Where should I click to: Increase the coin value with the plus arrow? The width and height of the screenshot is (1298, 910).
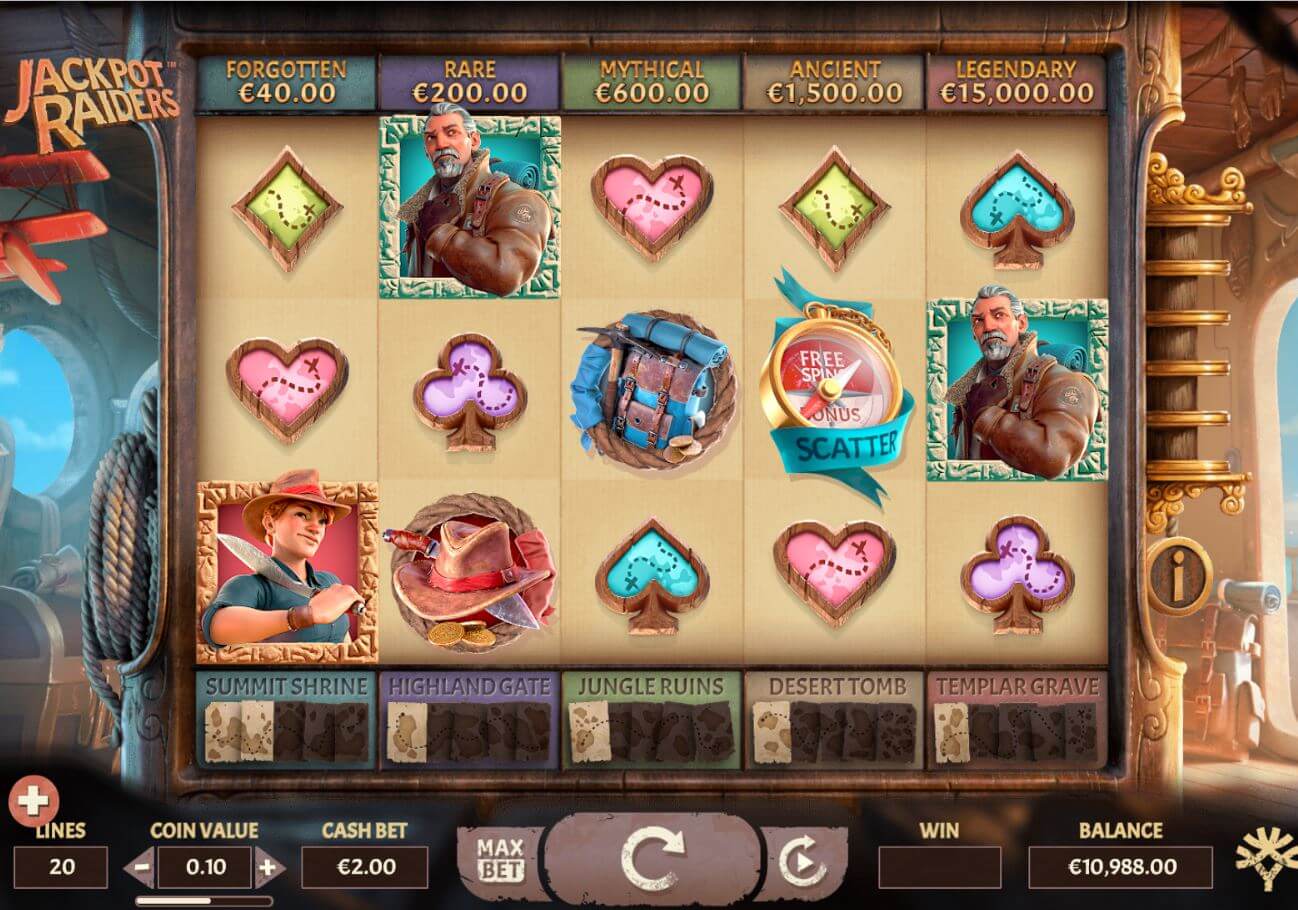tap(267, 868)
